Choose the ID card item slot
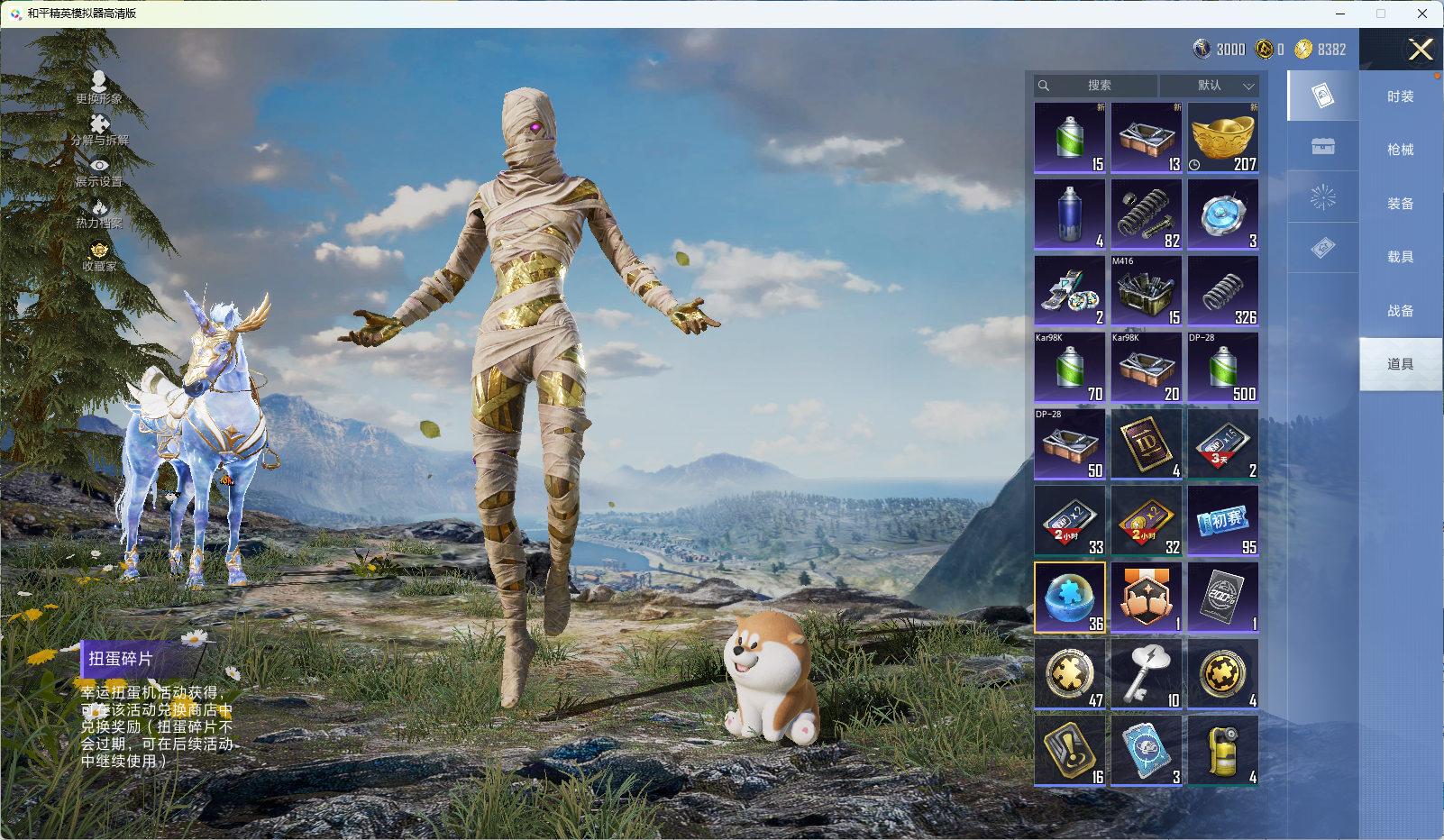The height and width of the screenshot is (840, 1444). [x=1147, y=444]
